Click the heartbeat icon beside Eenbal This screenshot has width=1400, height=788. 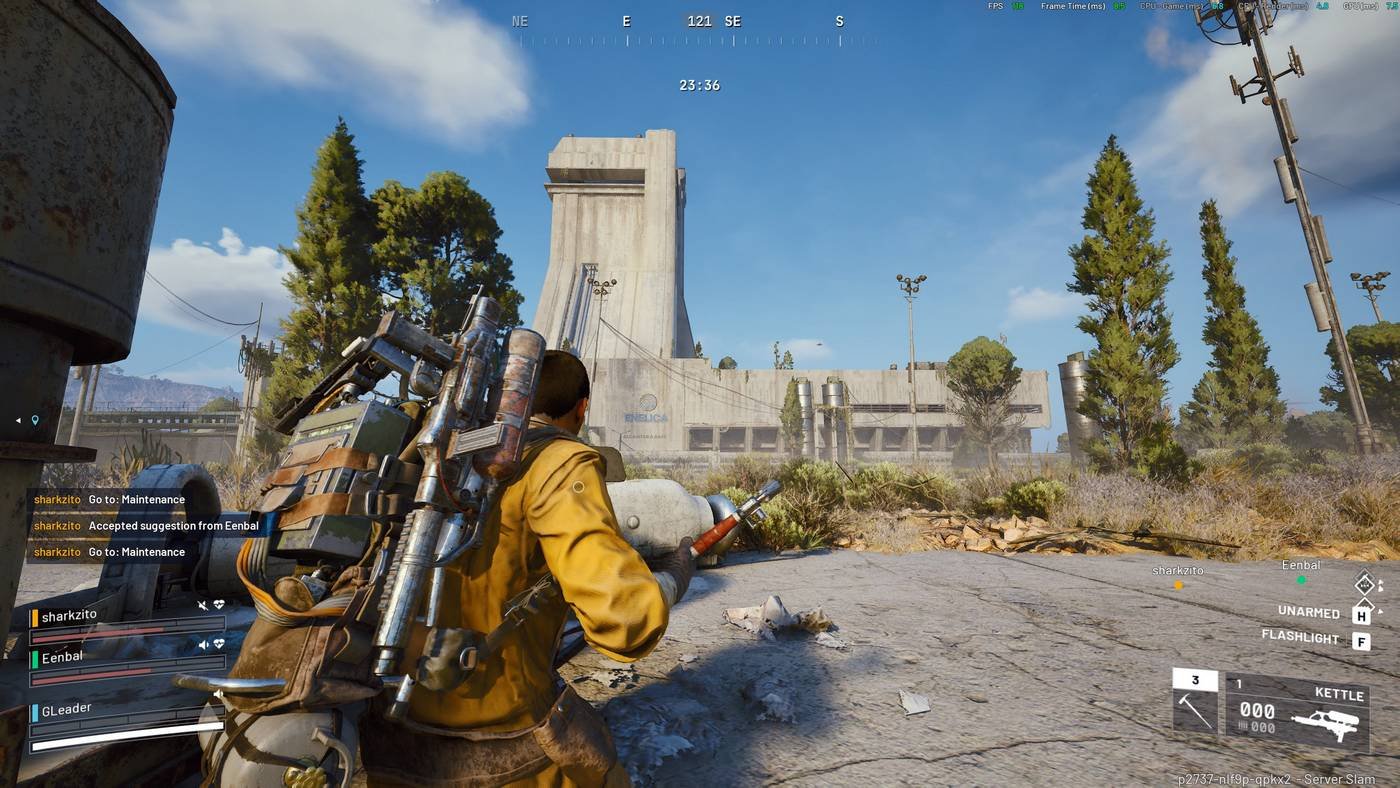(217, 643)
